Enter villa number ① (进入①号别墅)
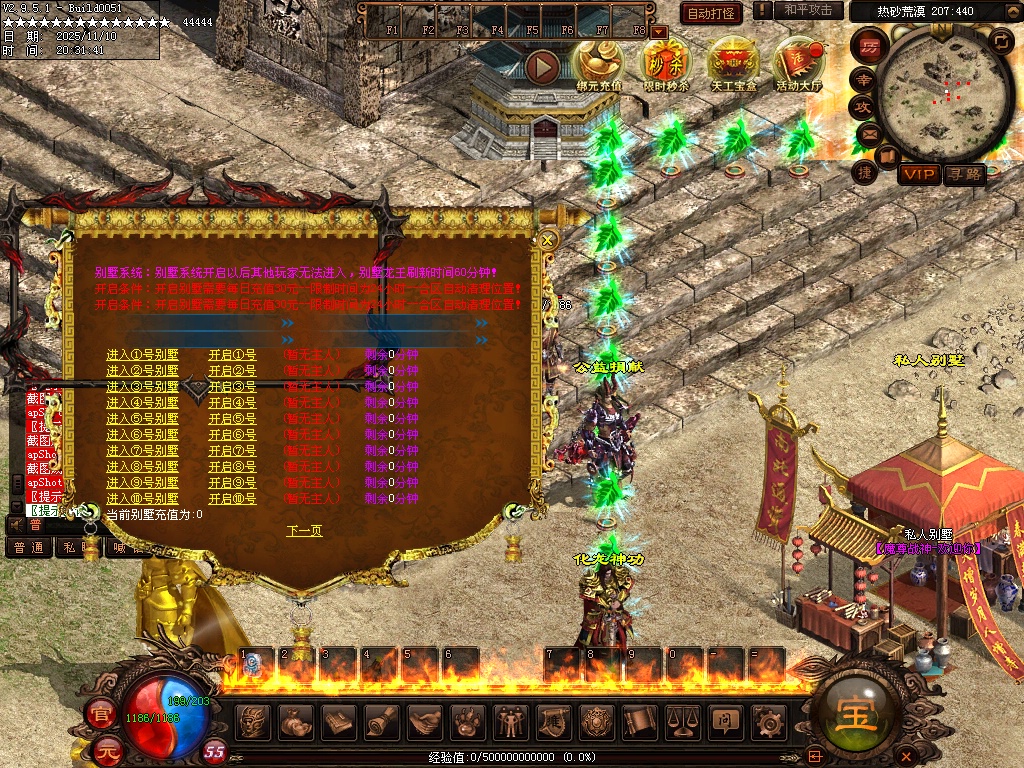The image size is (1024, 768). [142, 355]
